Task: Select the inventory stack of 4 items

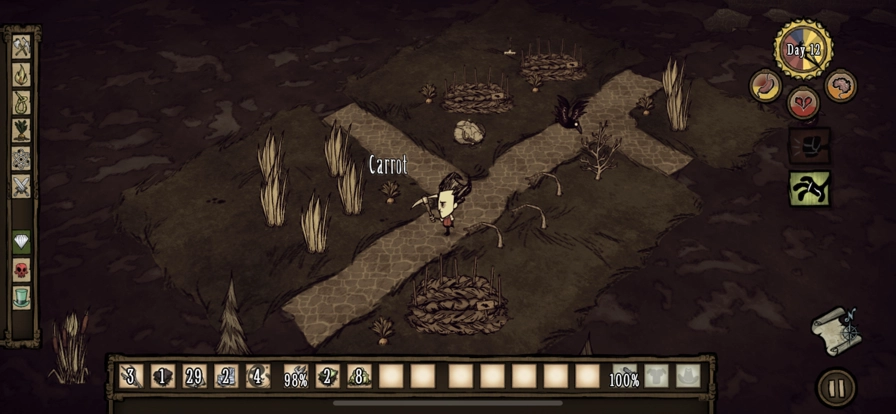Action: (x=259, y=376)
